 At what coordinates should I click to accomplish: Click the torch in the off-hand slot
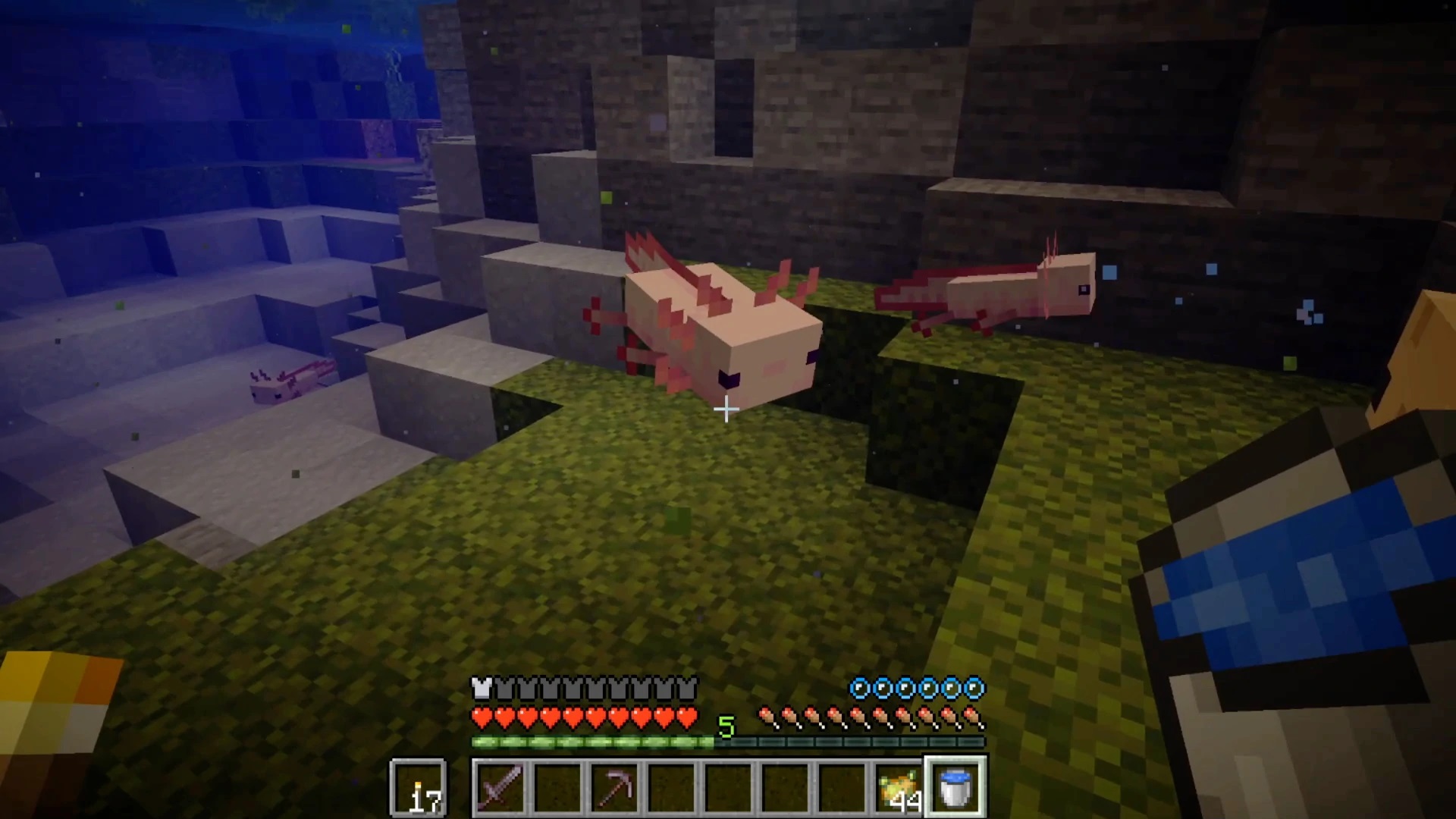tap(419, 787)
